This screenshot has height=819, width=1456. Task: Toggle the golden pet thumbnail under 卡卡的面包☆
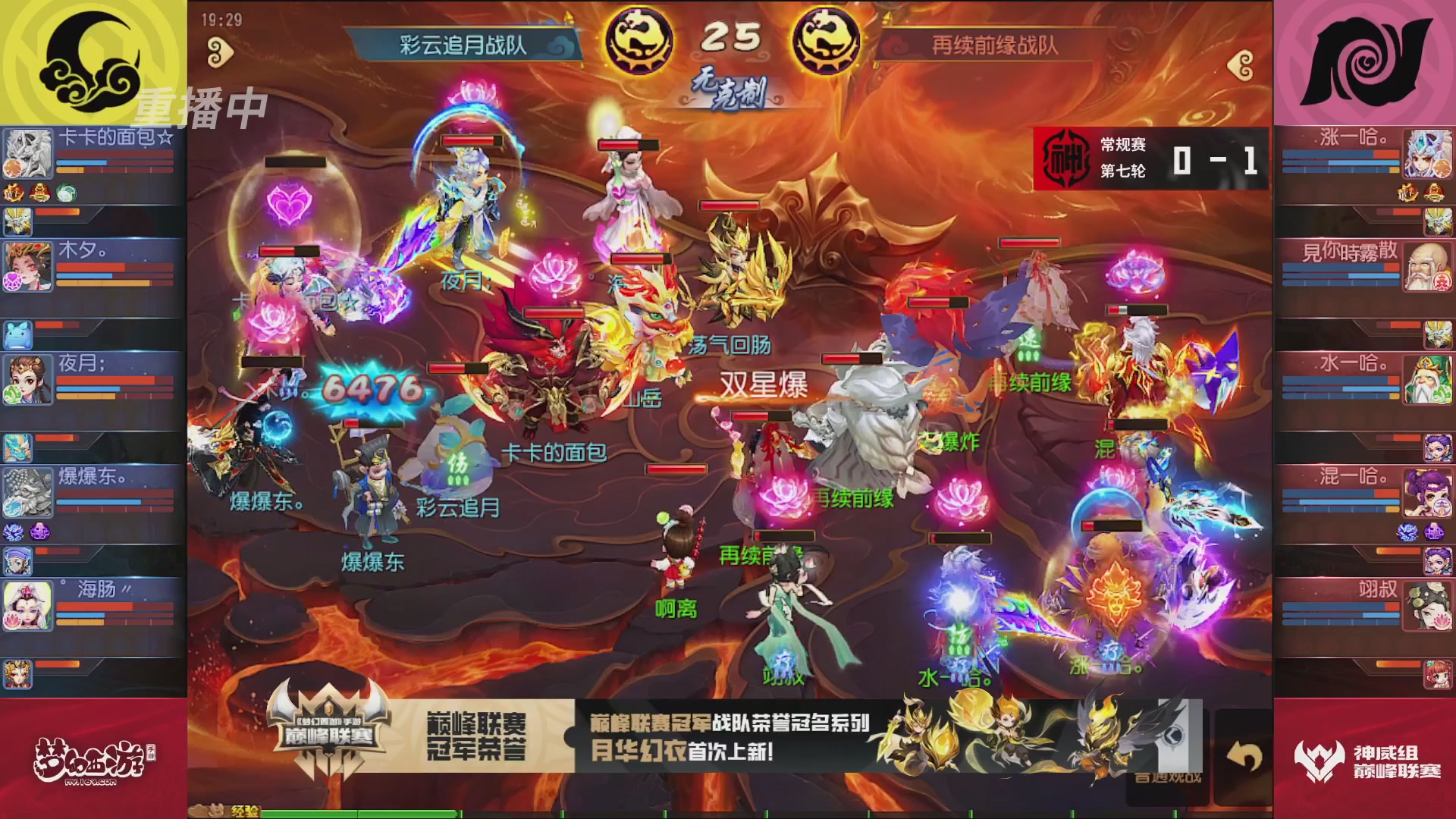coord(17,221)
